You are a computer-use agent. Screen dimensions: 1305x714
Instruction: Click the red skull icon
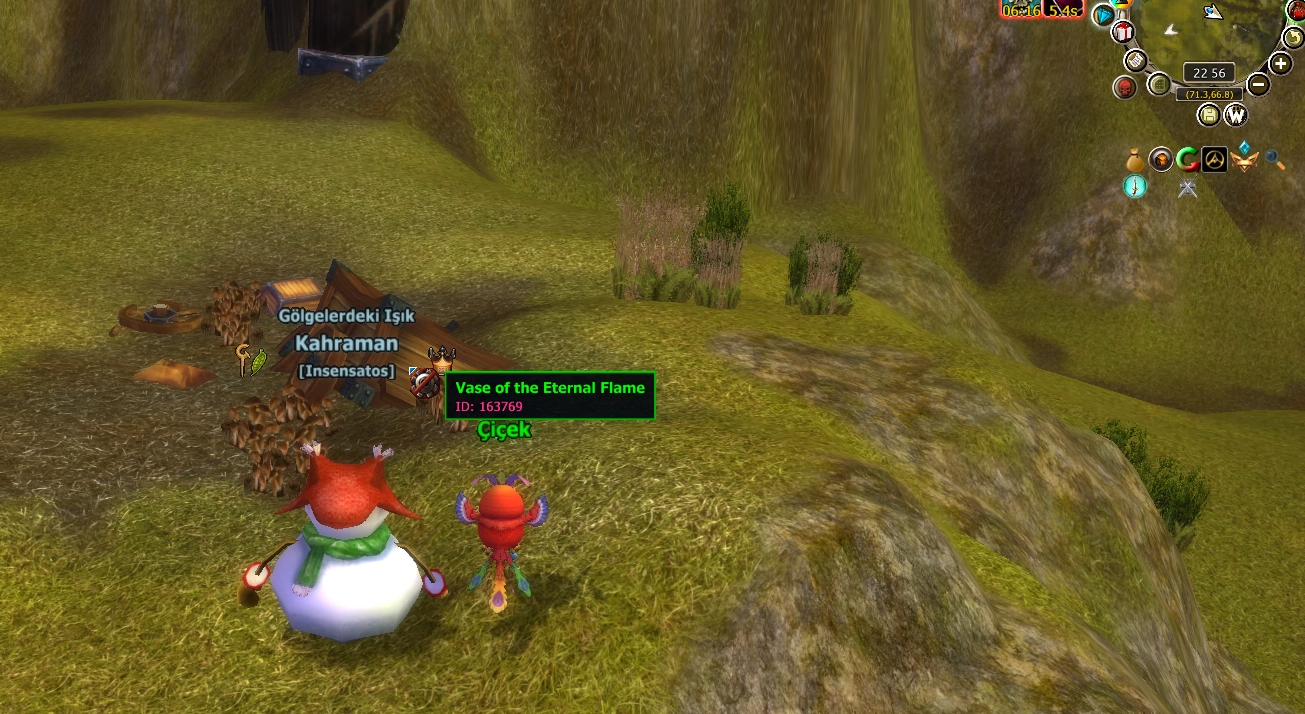coord(1125,88)
